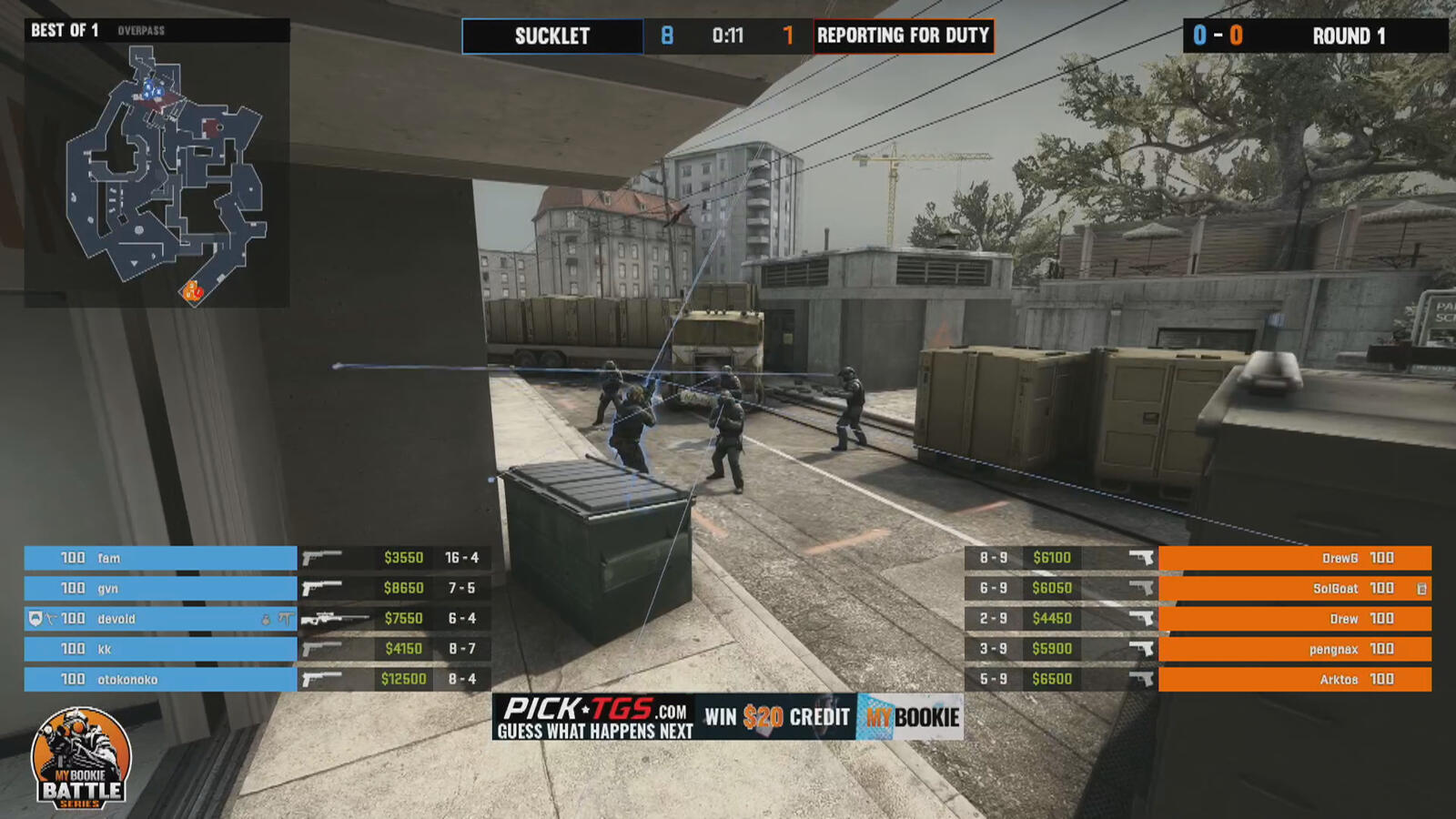Click the MYBOOKIE logo in the ad banner
Screen dimensions: 1456x819
[907, 715]
